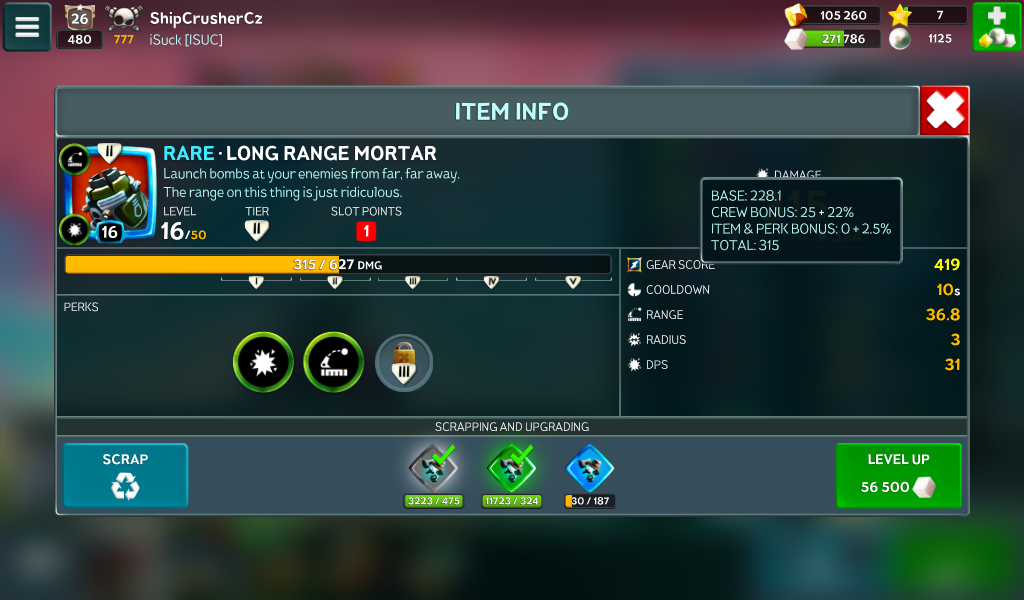Choose the grey common mortar piece
This screenshot has width=1024, height=600.
pos(433,468)
